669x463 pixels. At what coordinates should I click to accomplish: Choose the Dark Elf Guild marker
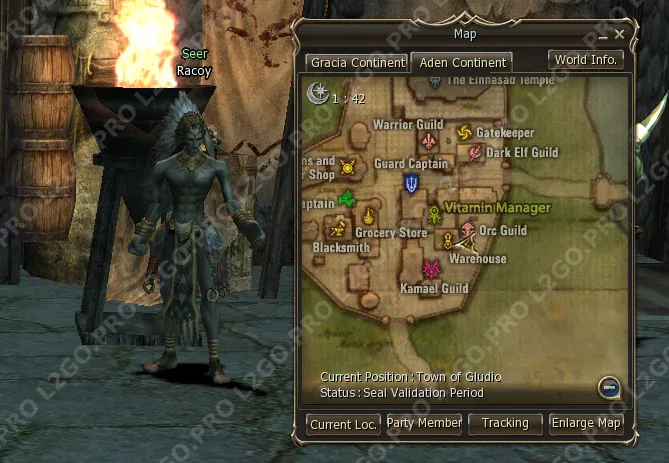pyautogui.click(x=475, y=153)
